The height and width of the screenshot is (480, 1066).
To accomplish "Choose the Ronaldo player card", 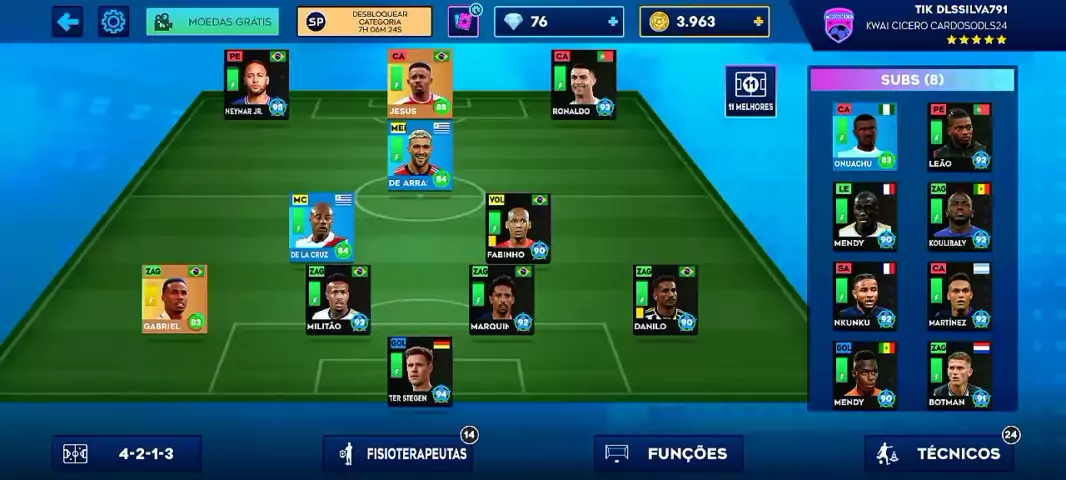I will (583, 84).
